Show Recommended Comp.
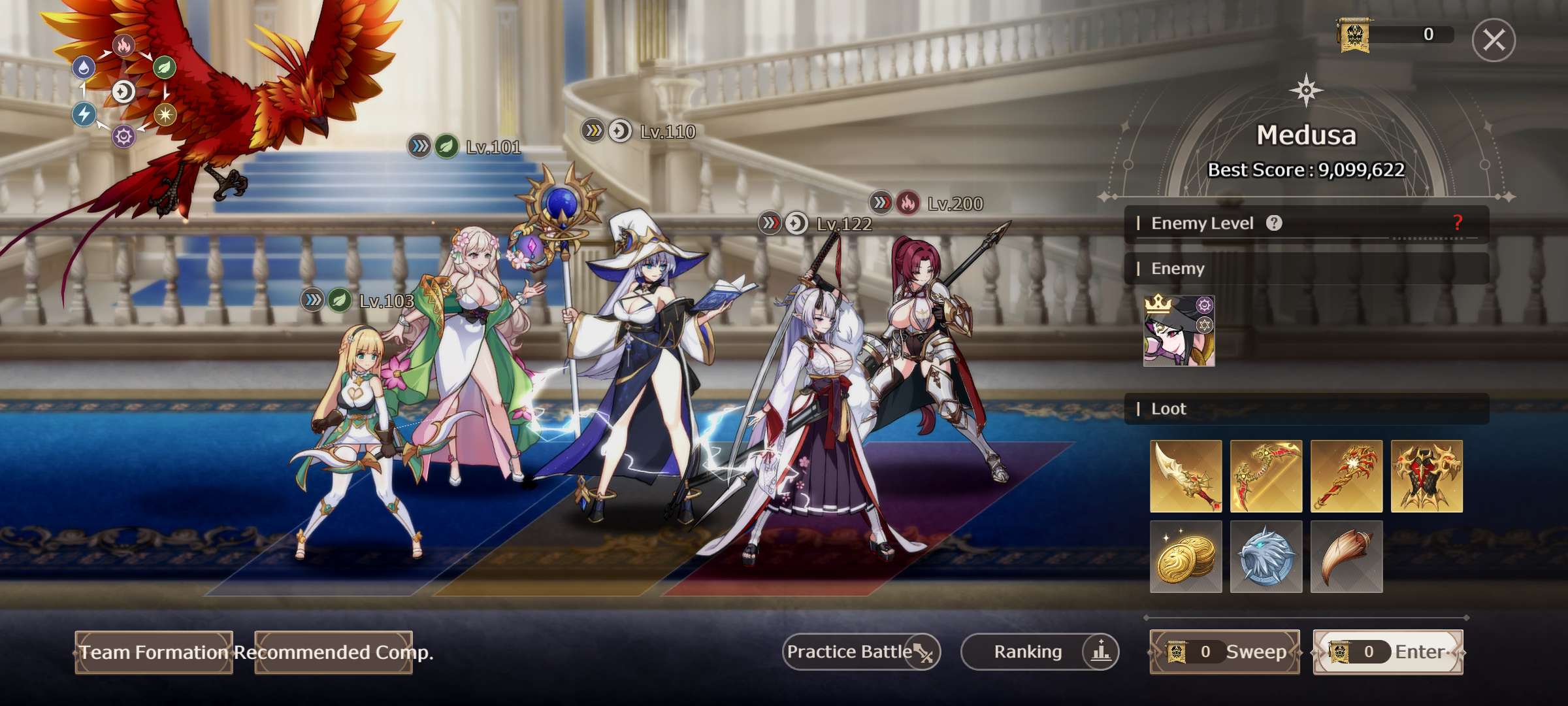The width and height of the screenshot is (1568, 706). (x=333, y=652)
